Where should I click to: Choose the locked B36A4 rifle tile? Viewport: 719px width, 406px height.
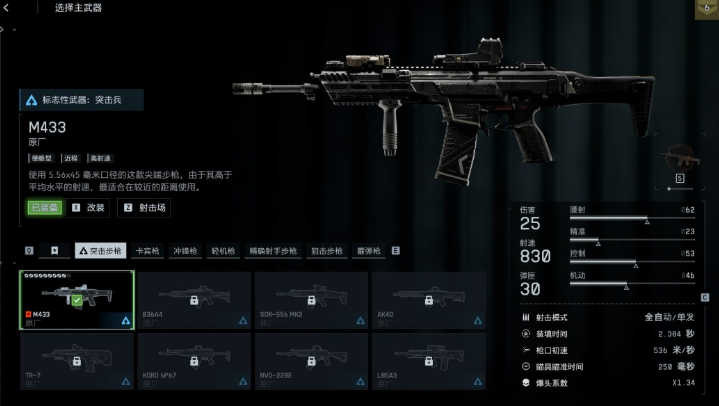tap(194, 300)
